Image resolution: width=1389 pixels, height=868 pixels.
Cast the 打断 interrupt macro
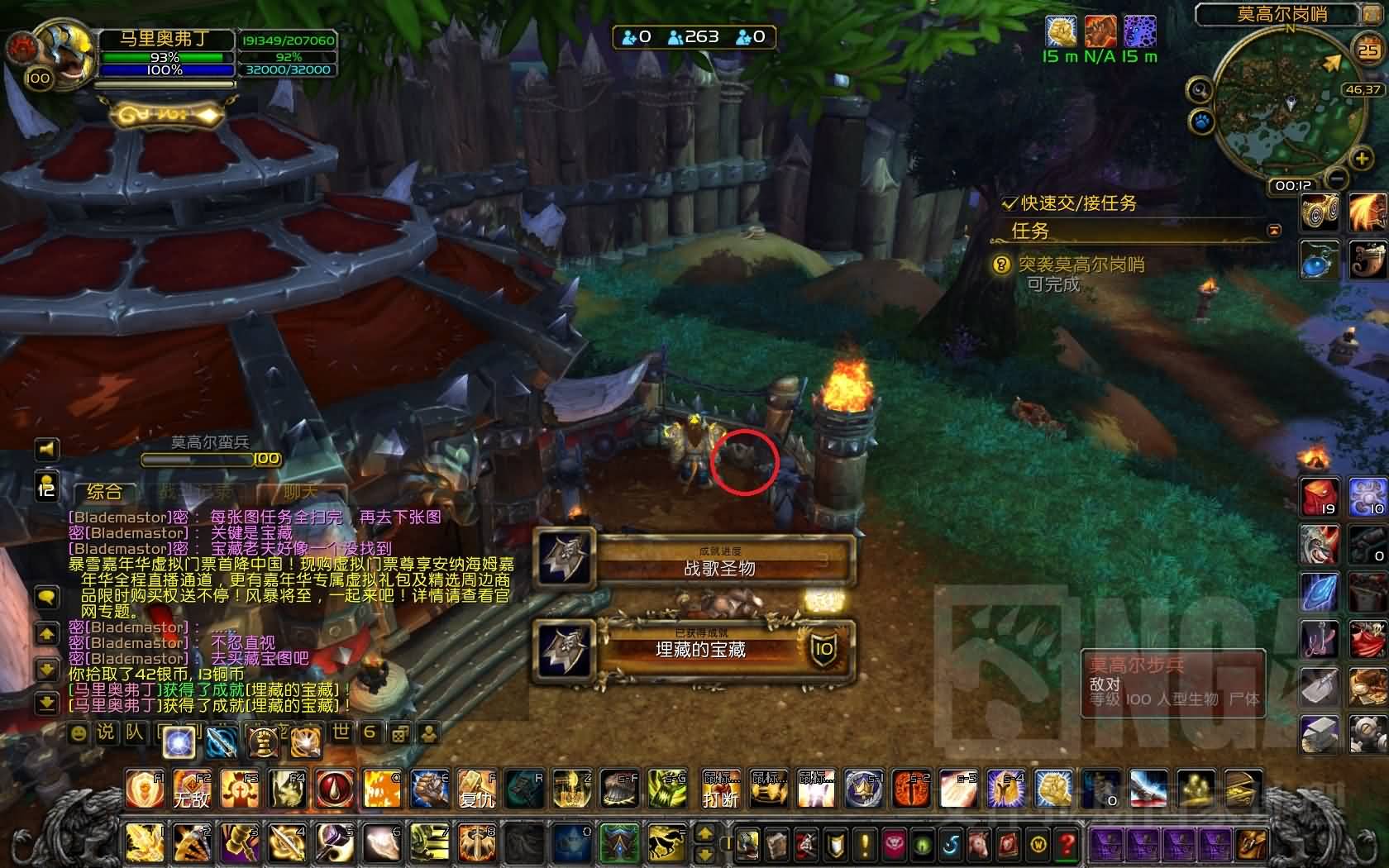719,789
